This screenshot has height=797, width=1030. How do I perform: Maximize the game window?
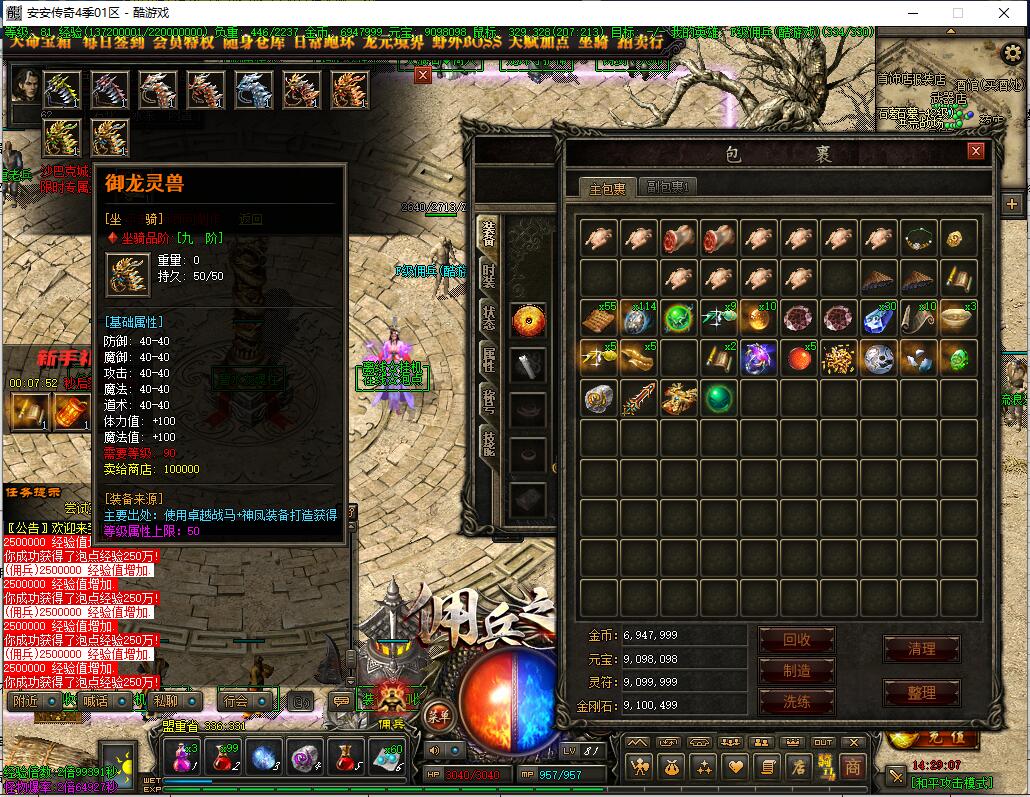[957, 13]
